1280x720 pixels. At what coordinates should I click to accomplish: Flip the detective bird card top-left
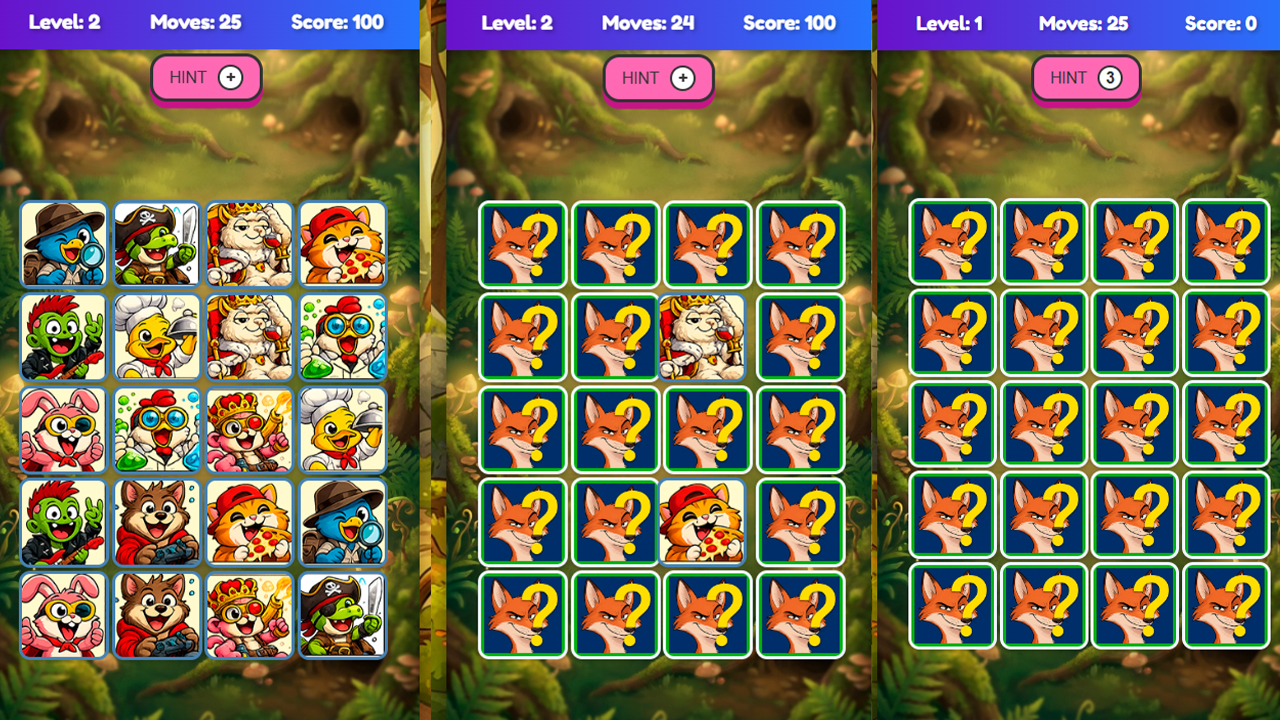tap(63, 245)
